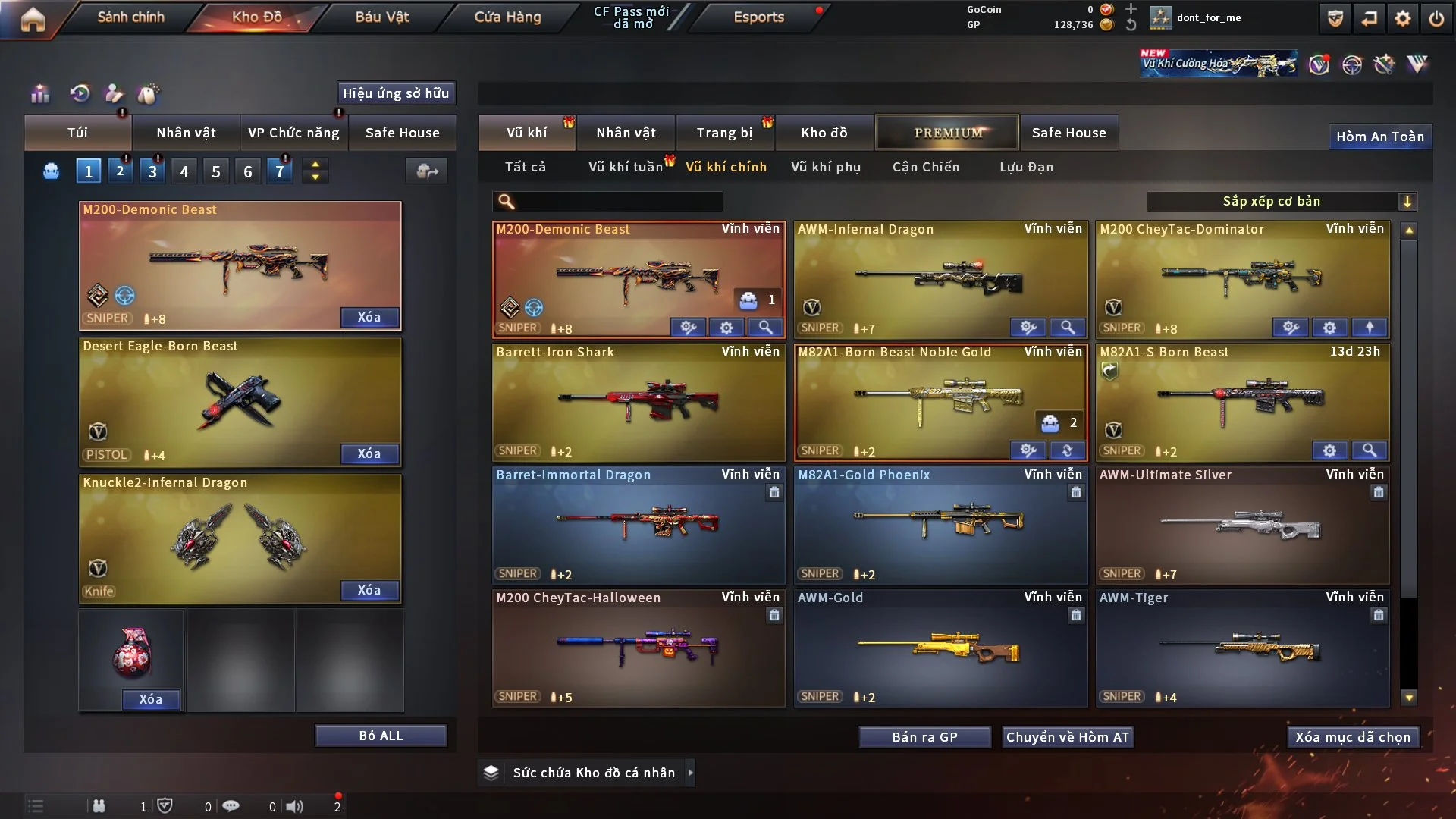Image resolution: width=1456 pixels, height=819 pixels.
Task: Click Bỏ ALL to unequip everything
Action: tap(381, 736)
